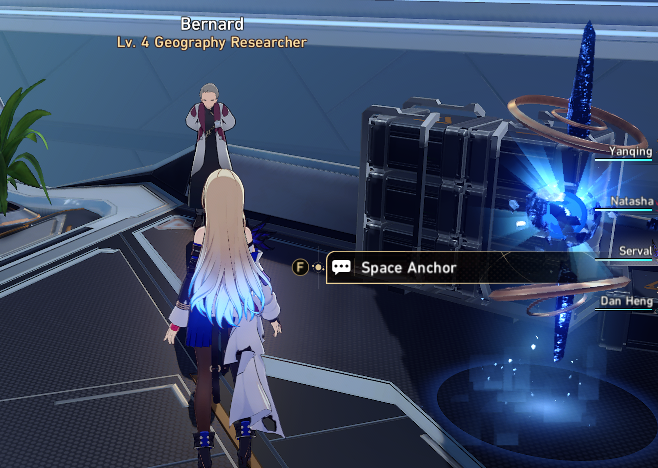Switch to party member Serval

pos(635,251)
